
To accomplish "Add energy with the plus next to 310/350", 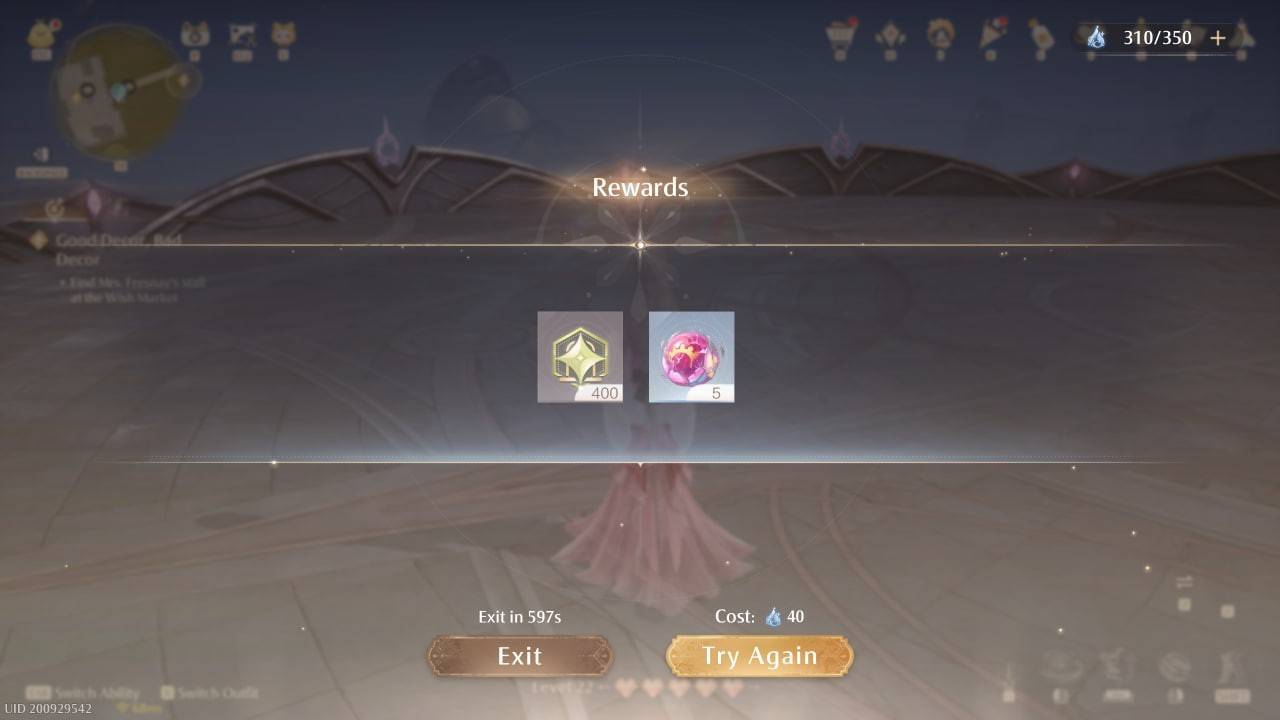I will click(1217, 37).
